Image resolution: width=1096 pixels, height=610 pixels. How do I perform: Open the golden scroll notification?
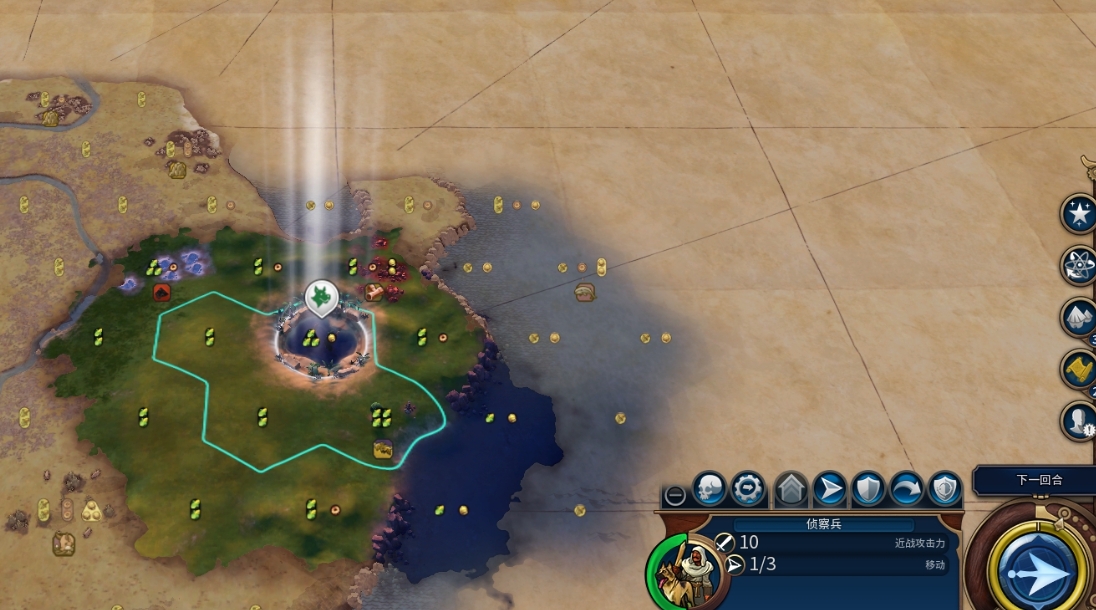point(1079,369)
